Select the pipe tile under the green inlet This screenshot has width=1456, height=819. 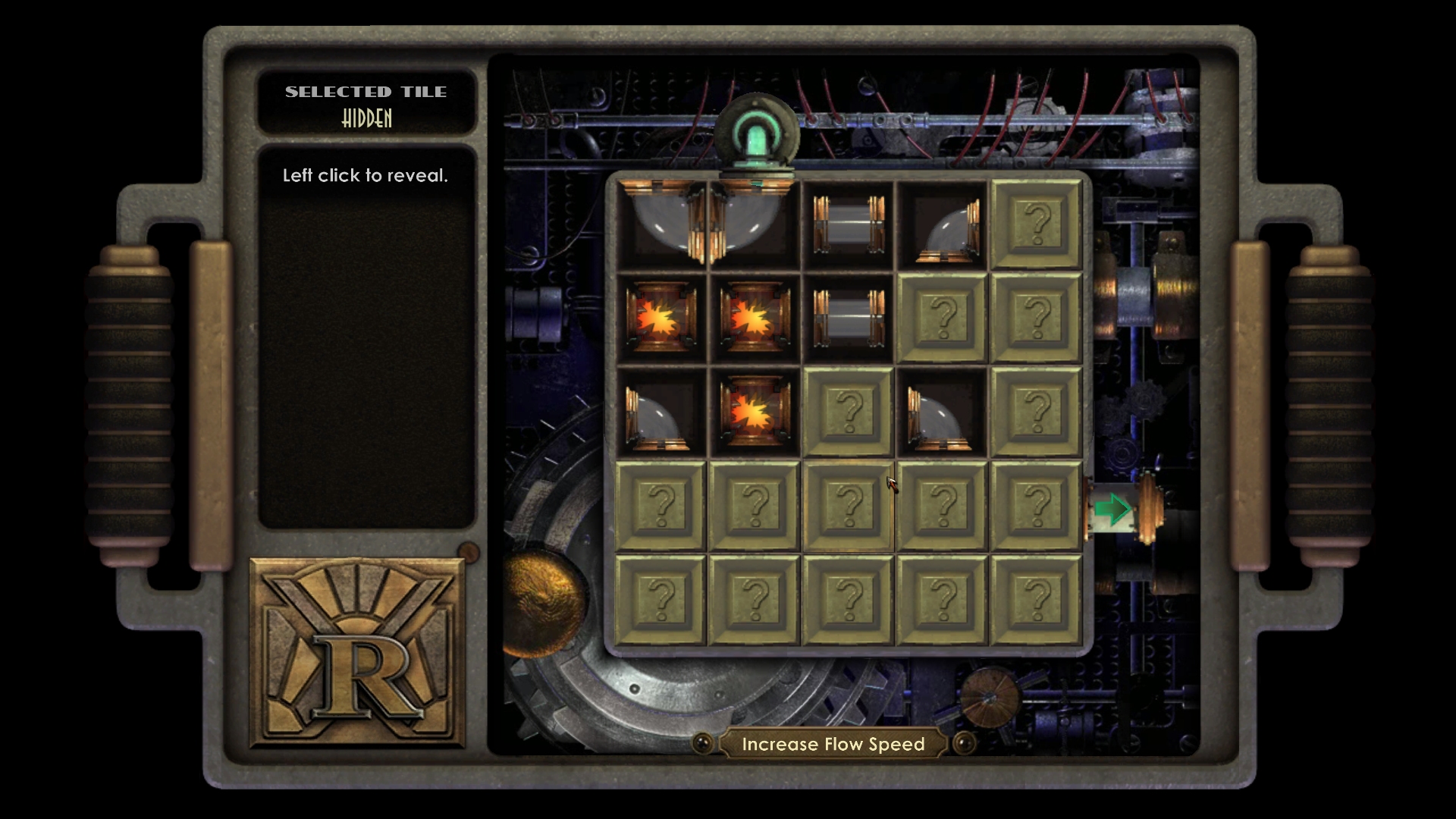coord(754,224)
